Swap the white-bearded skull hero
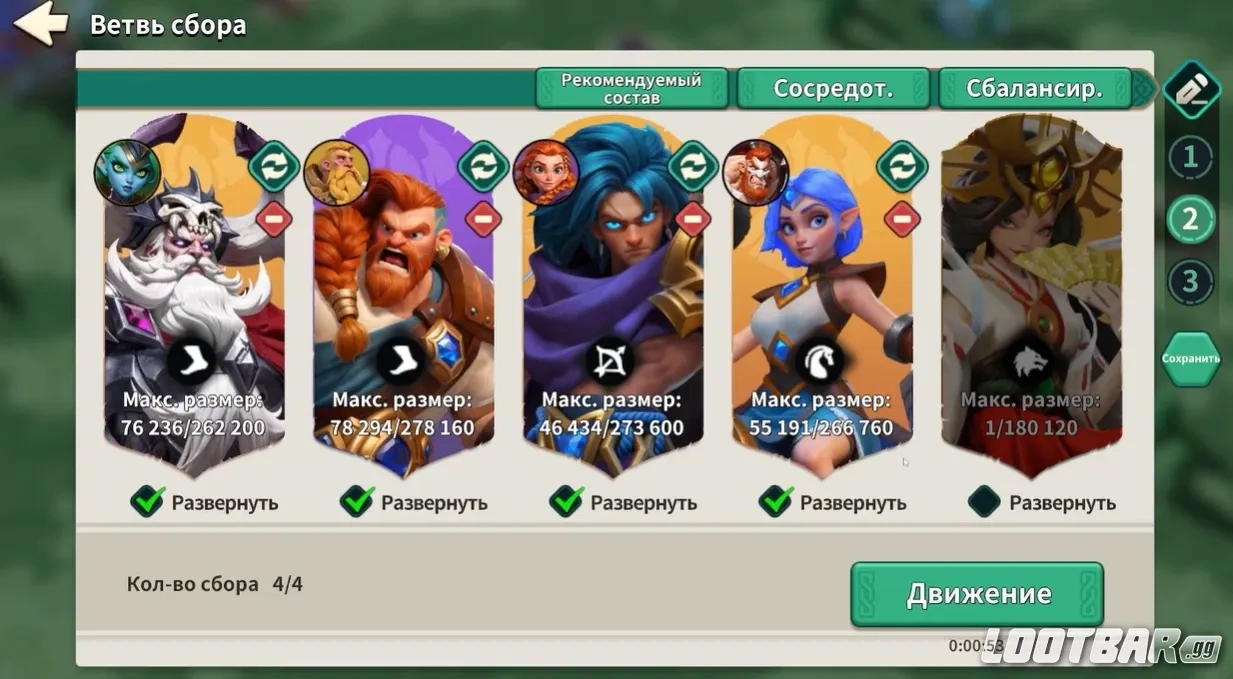The height and width of the screenshot is (679, 1233). click(x=274, y=166)
